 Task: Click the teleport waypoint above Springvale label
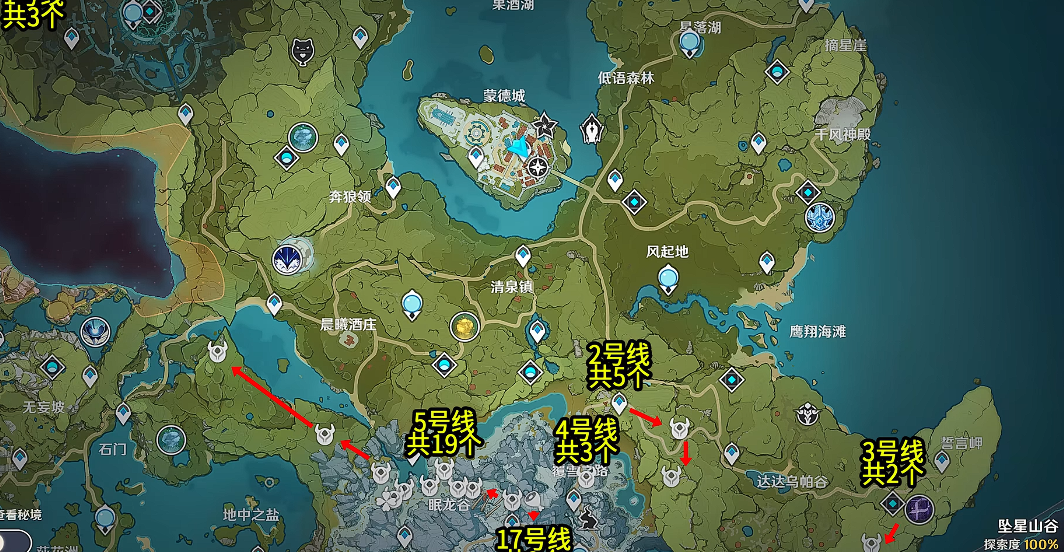(x=521, y=257)
